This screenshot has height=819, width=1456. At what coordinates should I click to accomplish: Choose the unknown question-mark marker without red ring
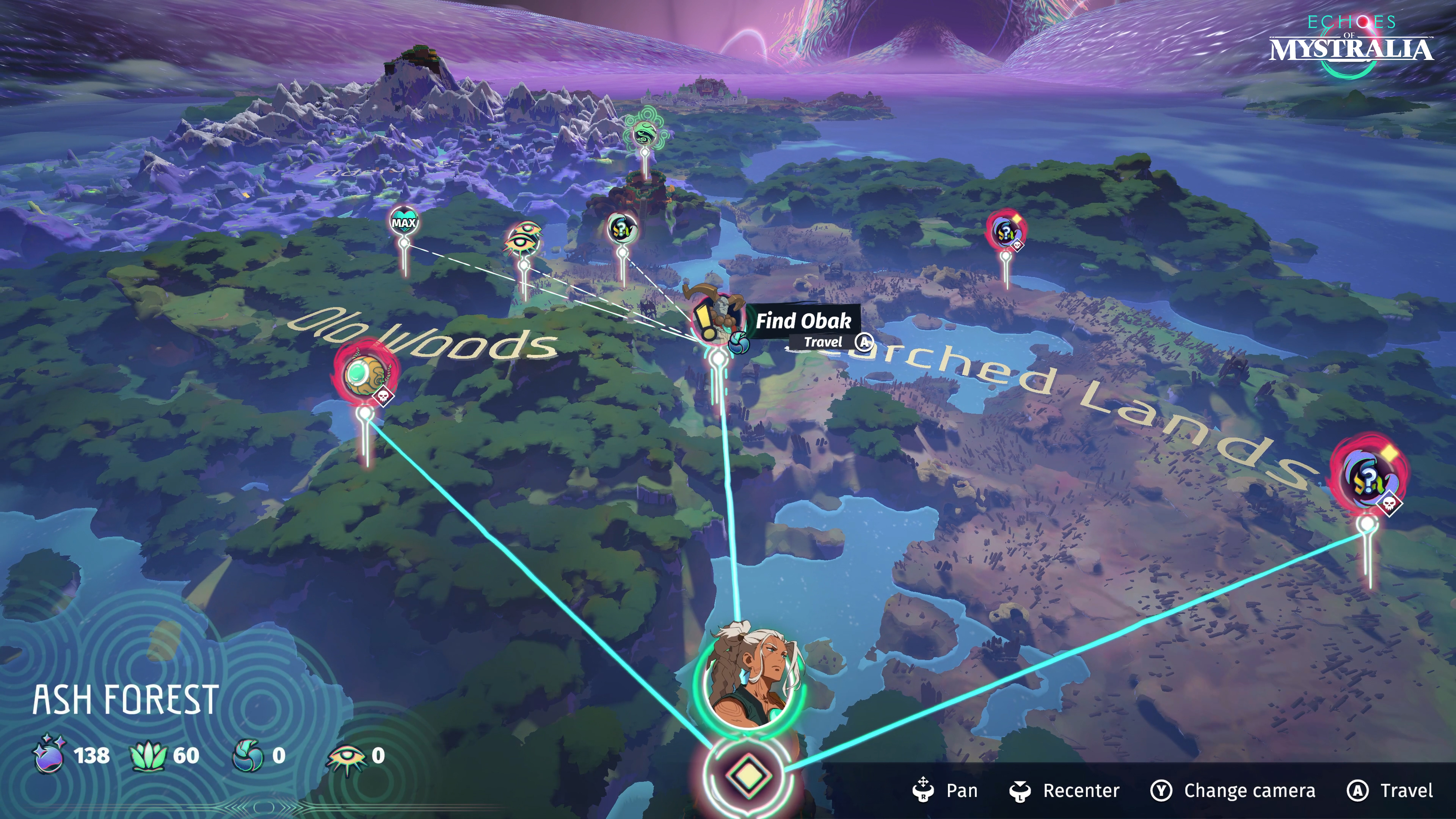click(x=622, y=228)
